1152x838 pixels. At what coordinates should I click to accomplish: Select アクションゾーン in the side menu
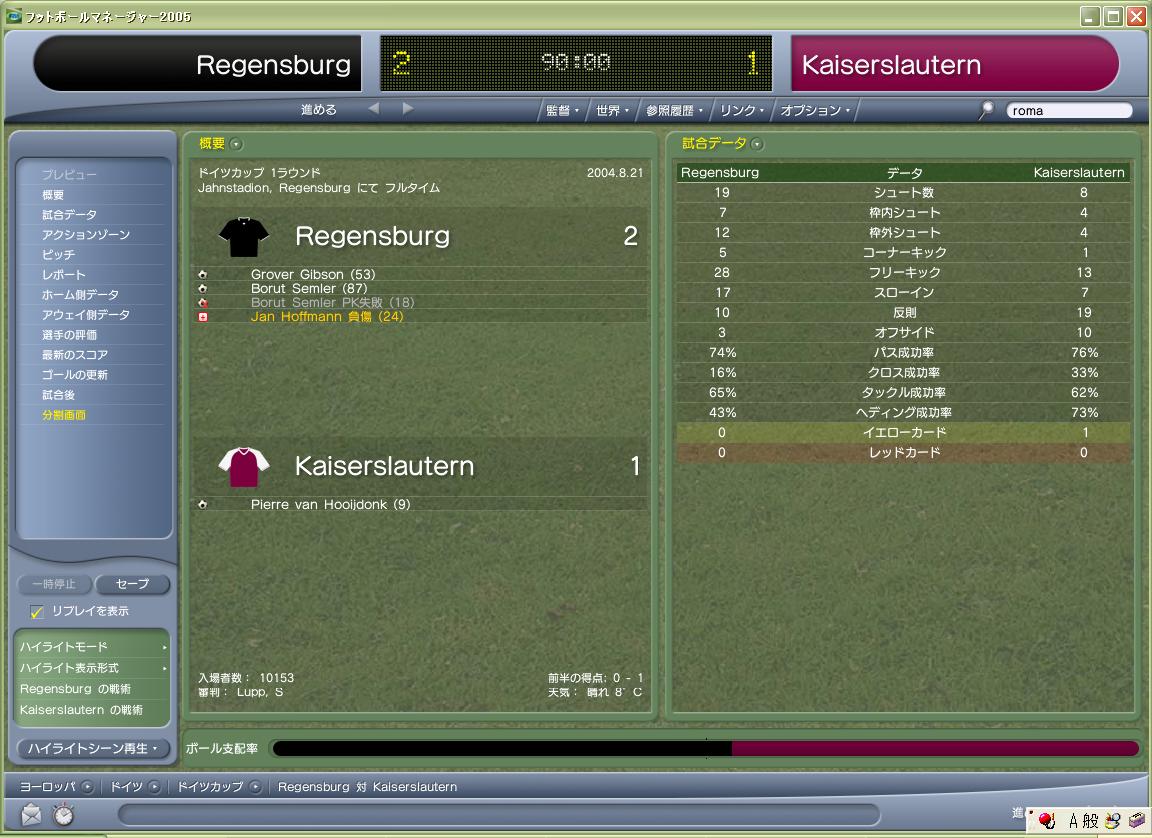(86, 235)
